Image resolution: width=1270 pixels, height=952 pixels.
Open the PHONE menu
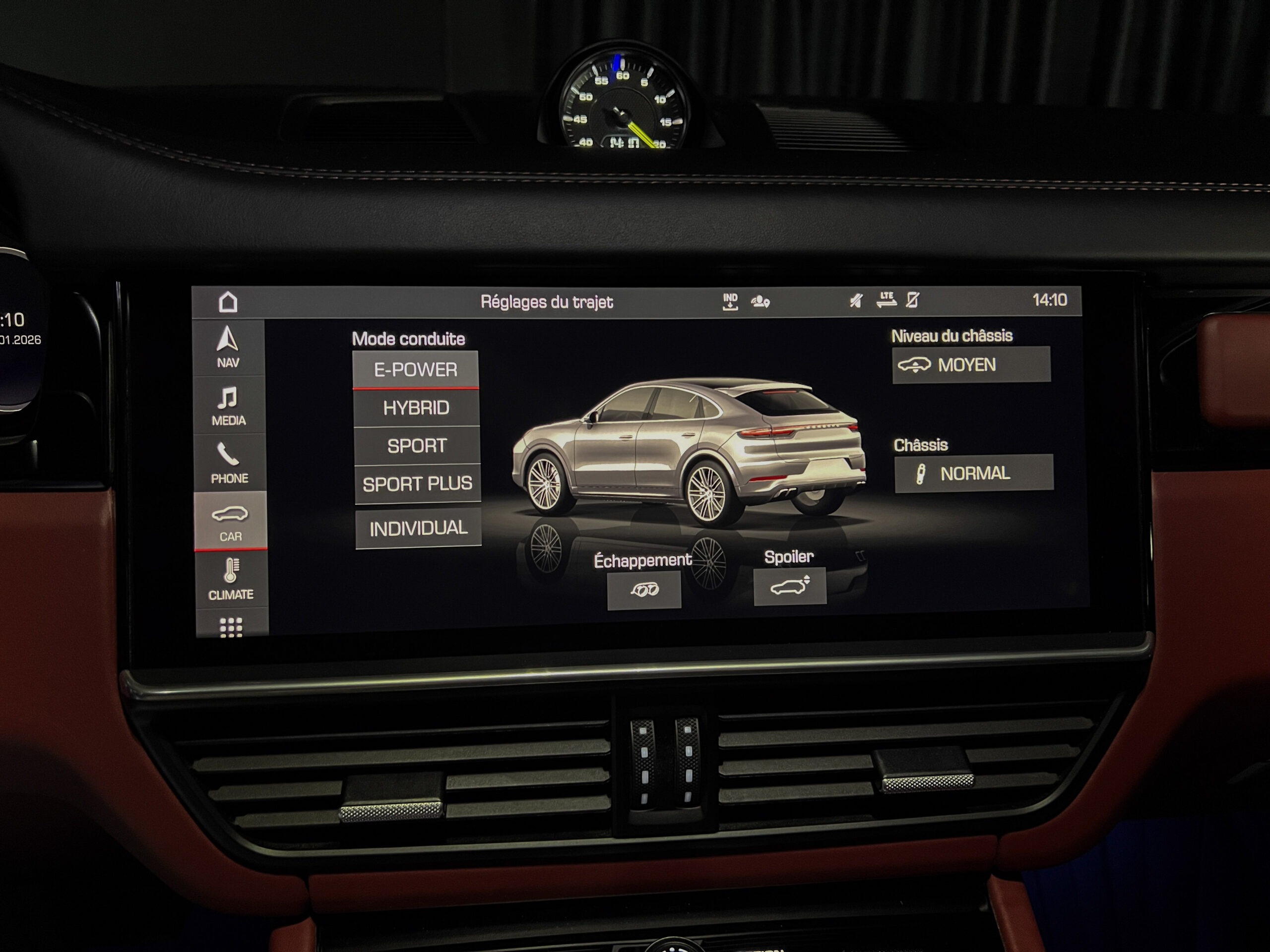pos(229,463)
